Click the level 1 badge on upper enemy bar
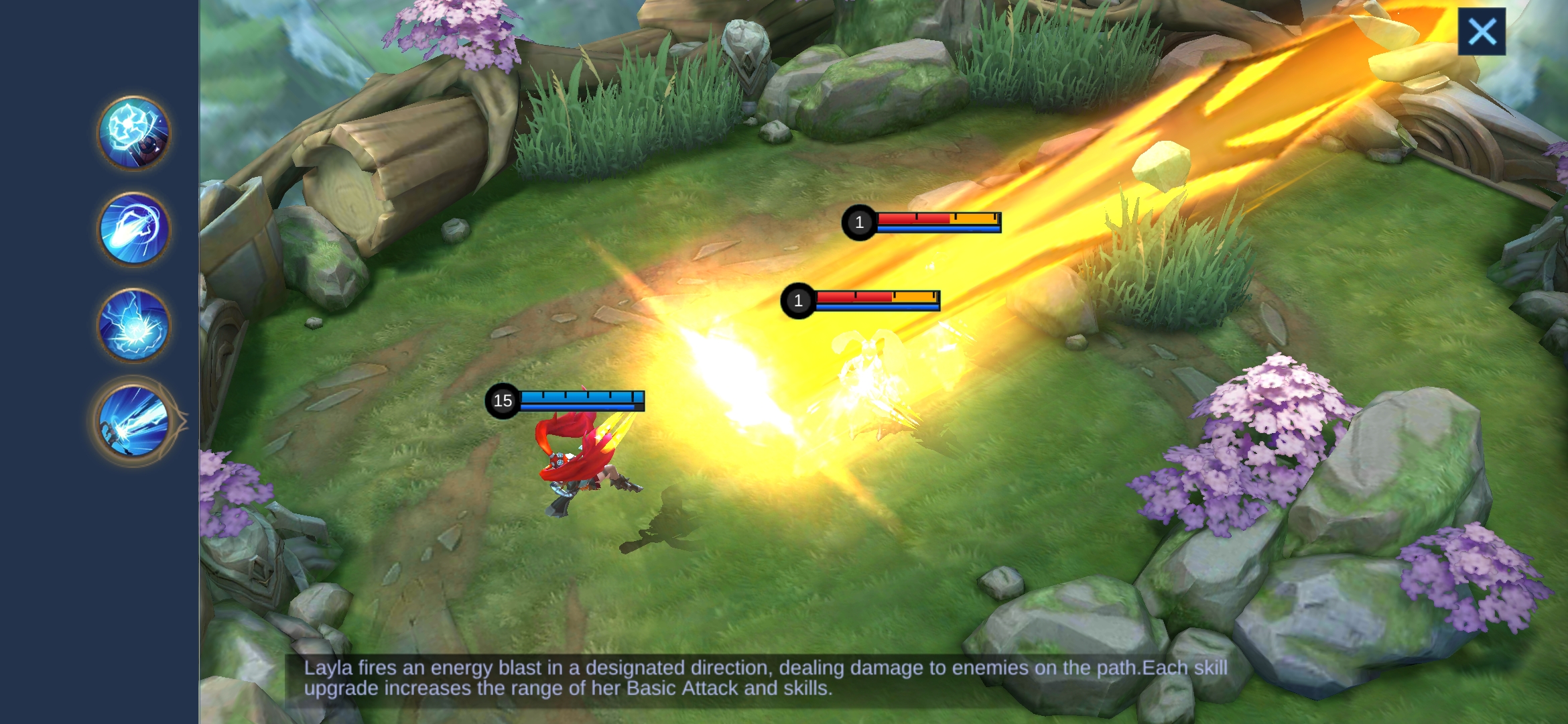 click(858, 223)
